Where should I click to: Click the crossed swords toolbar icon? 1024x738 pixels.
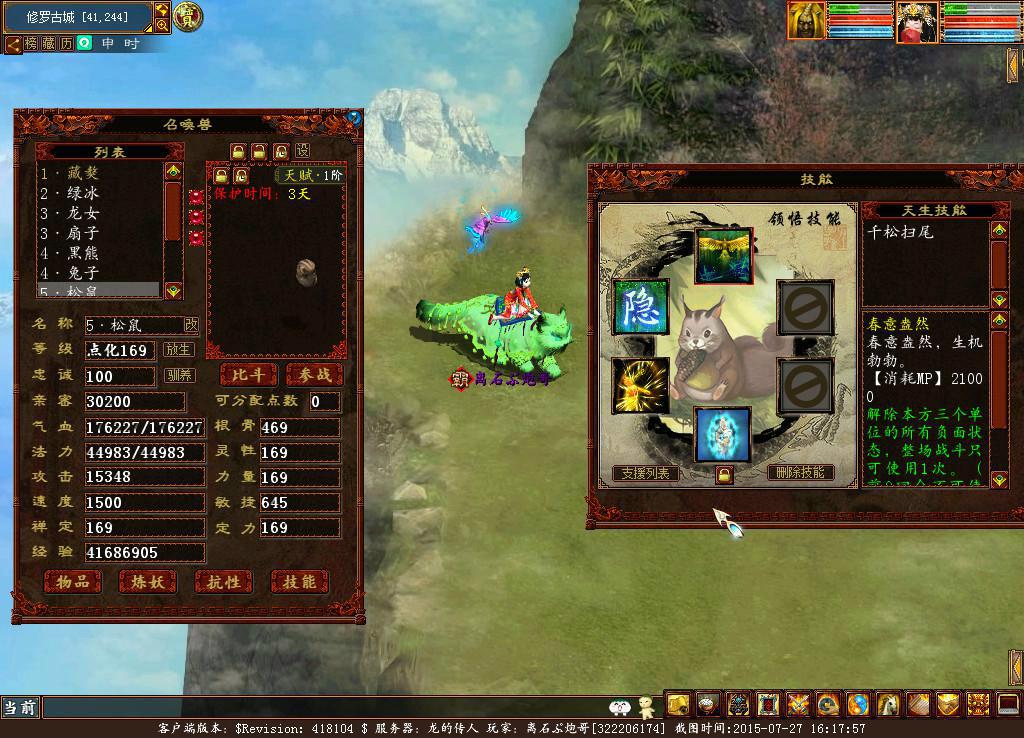coord(798,704)
